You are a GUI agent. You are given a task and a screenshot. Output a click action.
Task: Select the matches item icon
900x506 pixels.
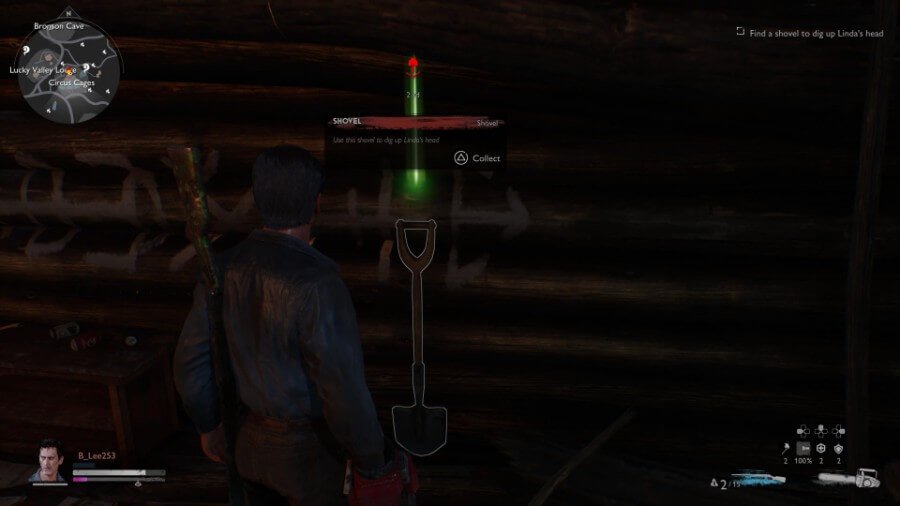(784, 448)
